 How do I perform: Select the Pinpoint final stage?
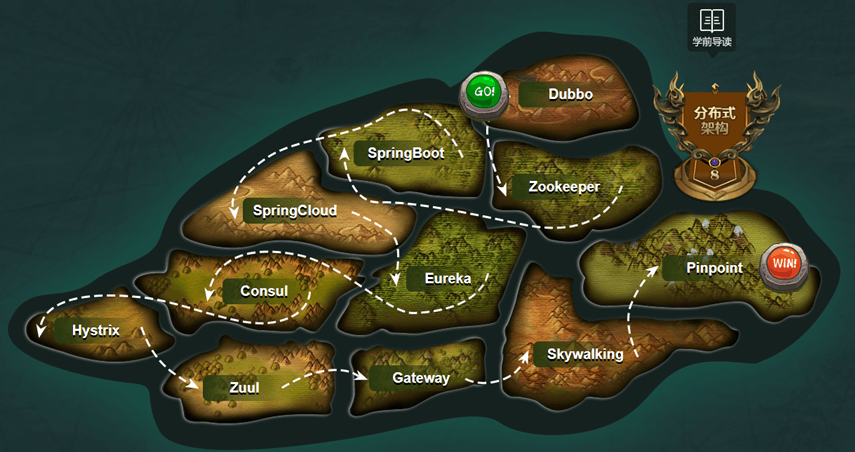[713, 268]
